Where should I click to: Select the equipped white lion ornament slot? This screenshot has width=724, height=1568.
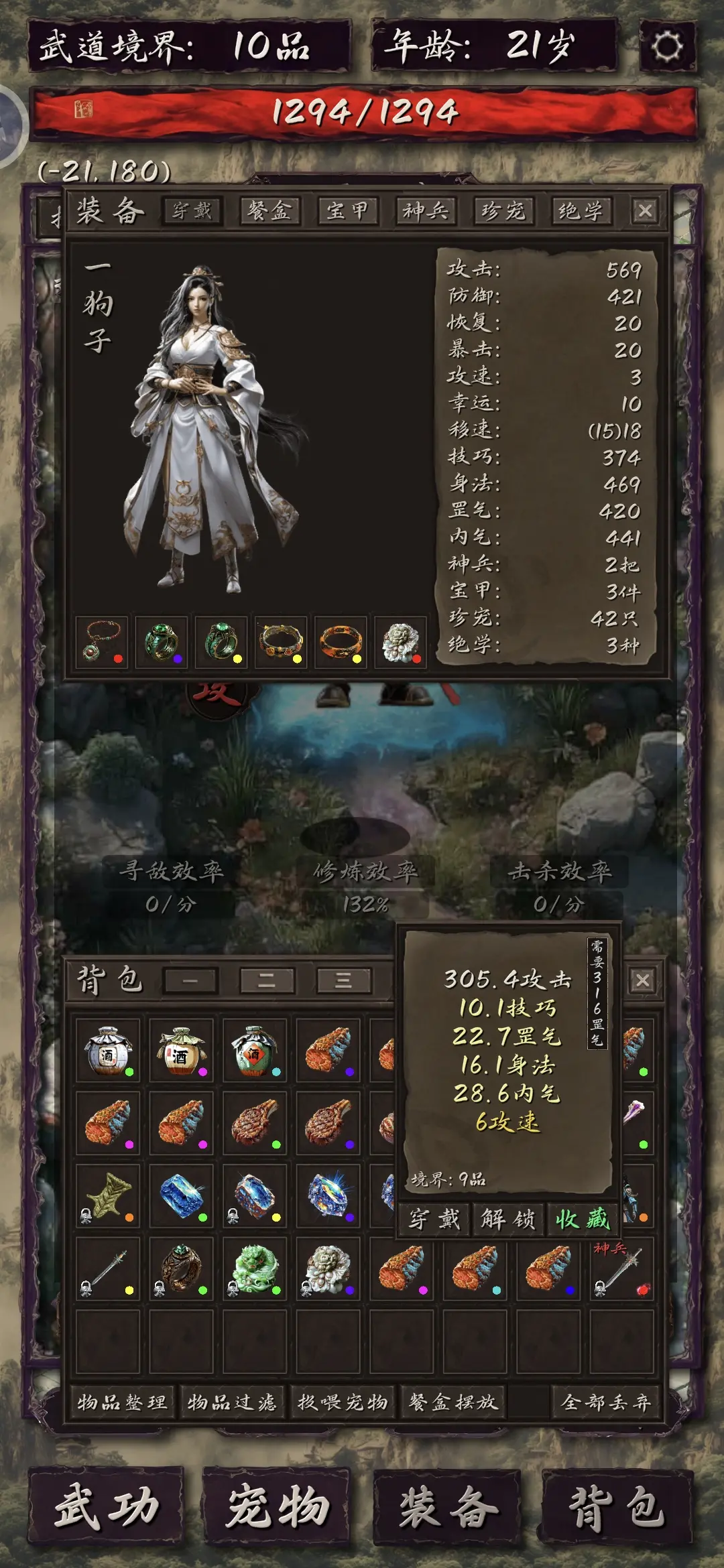click(x=401, y=642)
